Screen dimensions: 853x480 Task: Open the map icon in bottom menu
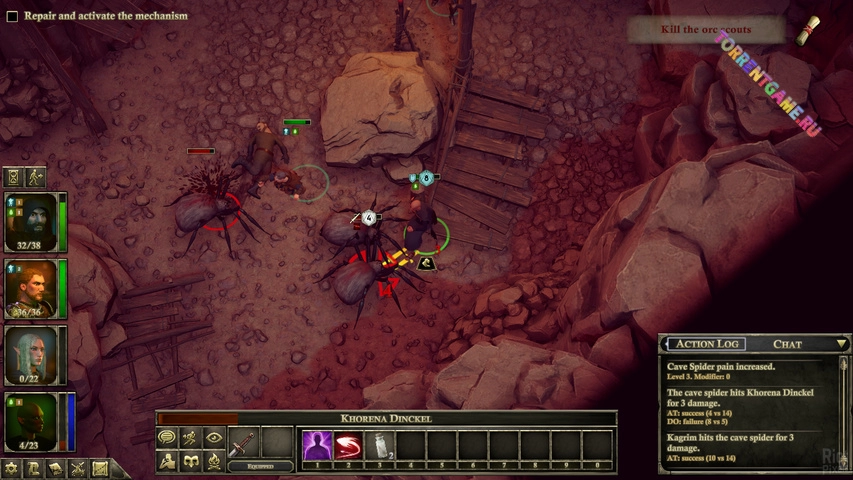click(100, 468)
